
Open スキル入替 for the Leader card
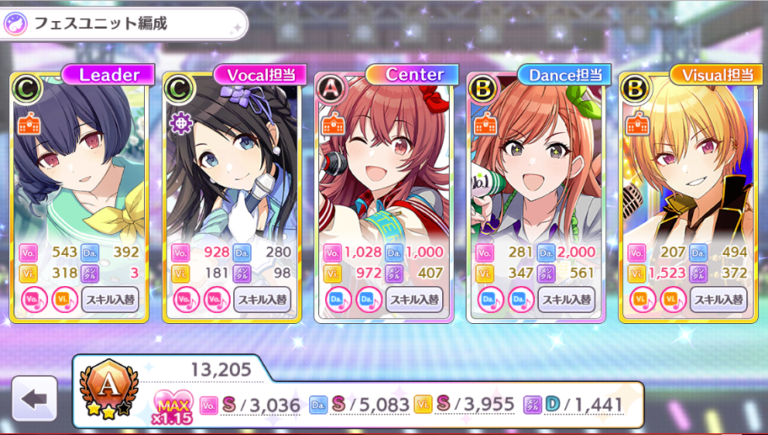click(x=109, y=299)
